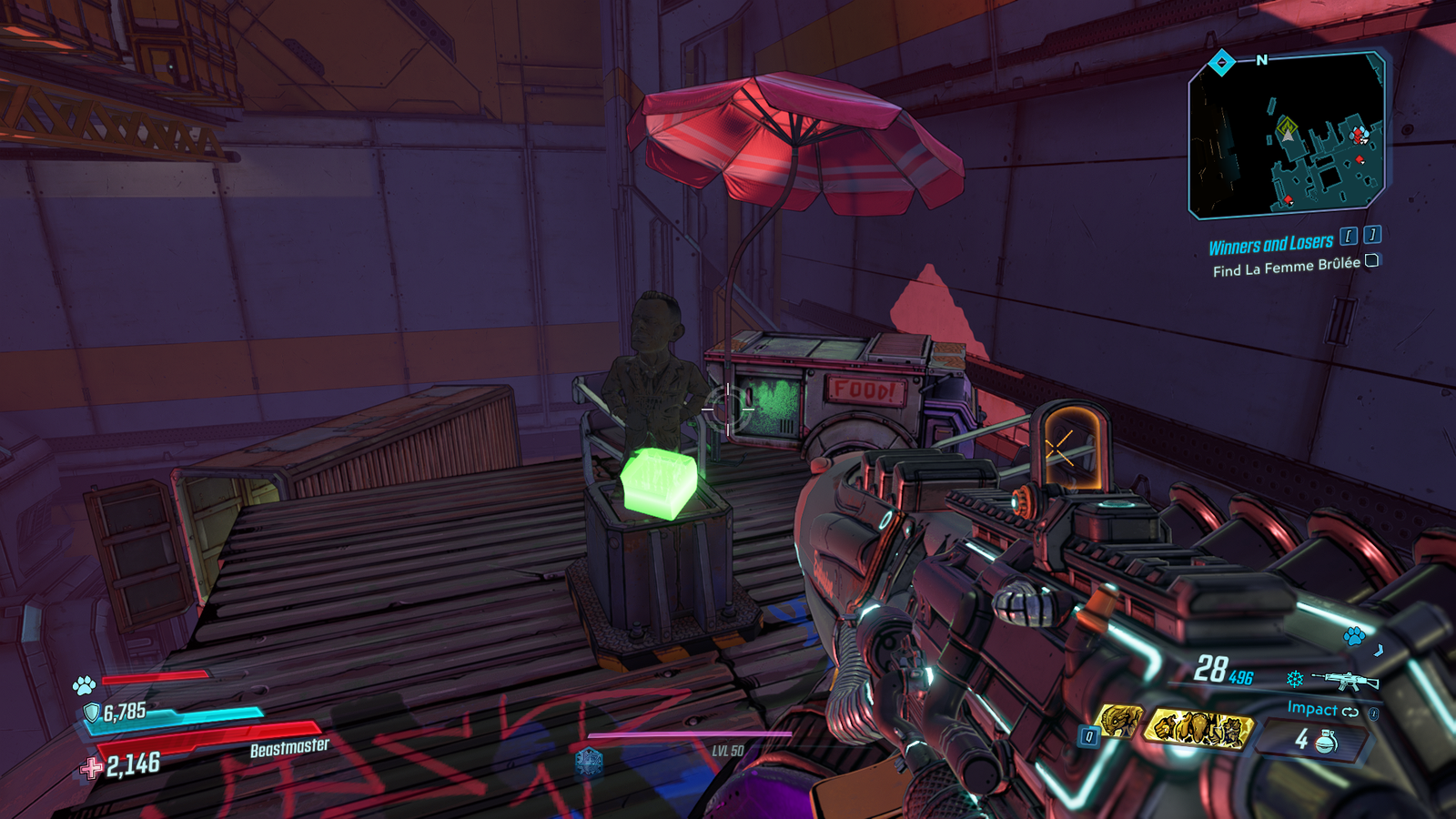The image size is (1456, 819).
Task: Toggle the paw icon above the pet health bar
Action: pyautogui.click(x=84, y=685)
